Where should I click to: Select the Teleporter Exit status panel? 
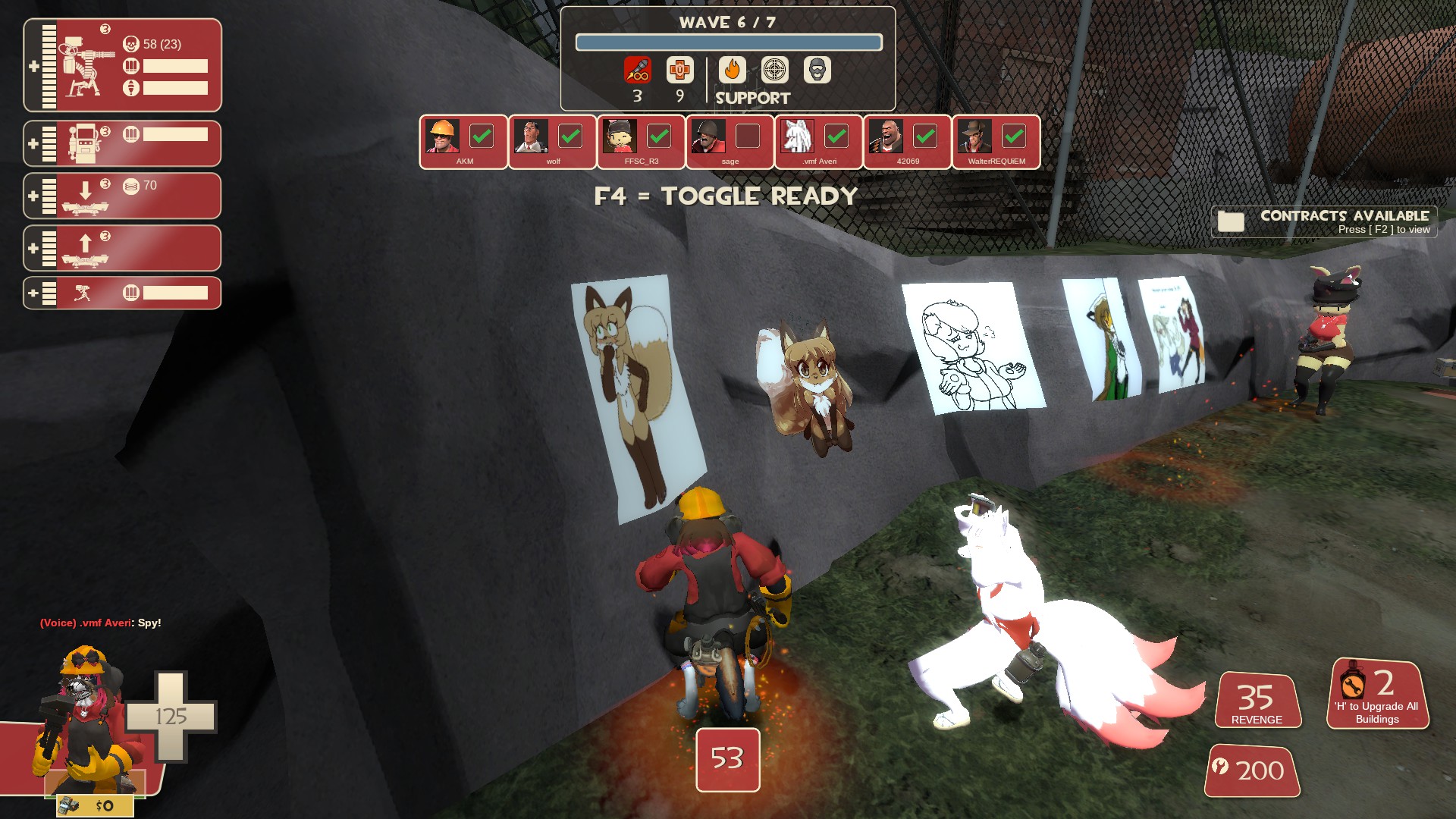[x=122, y=248]
